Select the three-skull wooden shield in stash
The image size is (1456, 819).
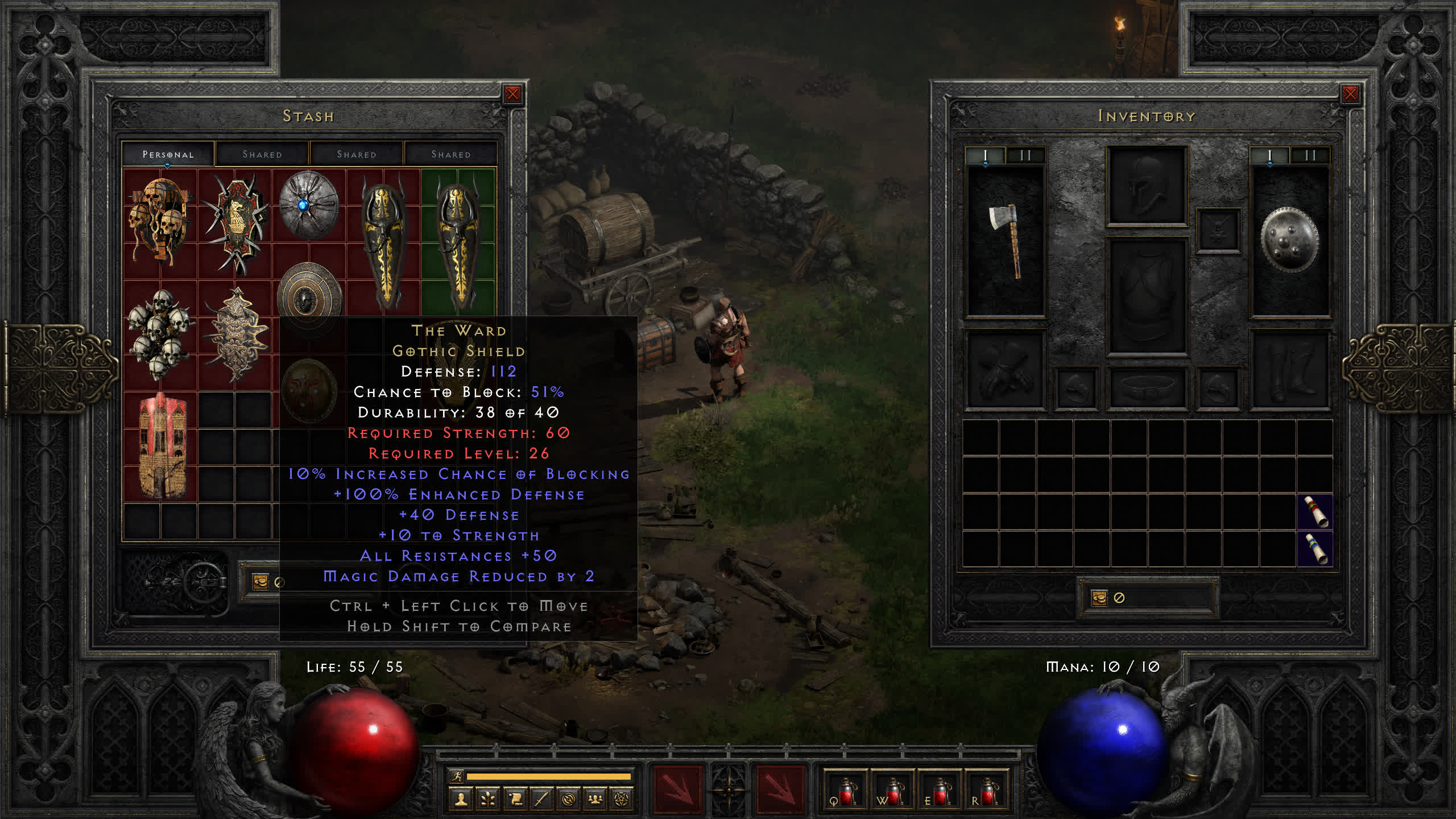coord(160,222)
